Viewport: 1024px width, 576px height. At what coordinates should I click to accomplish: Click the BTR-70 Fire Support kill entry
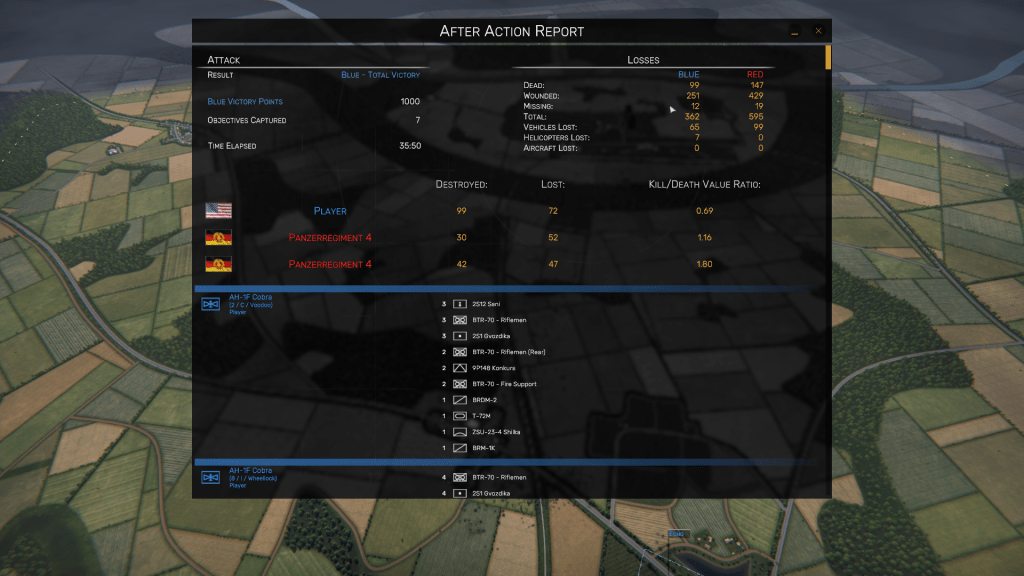pos(504,384)
